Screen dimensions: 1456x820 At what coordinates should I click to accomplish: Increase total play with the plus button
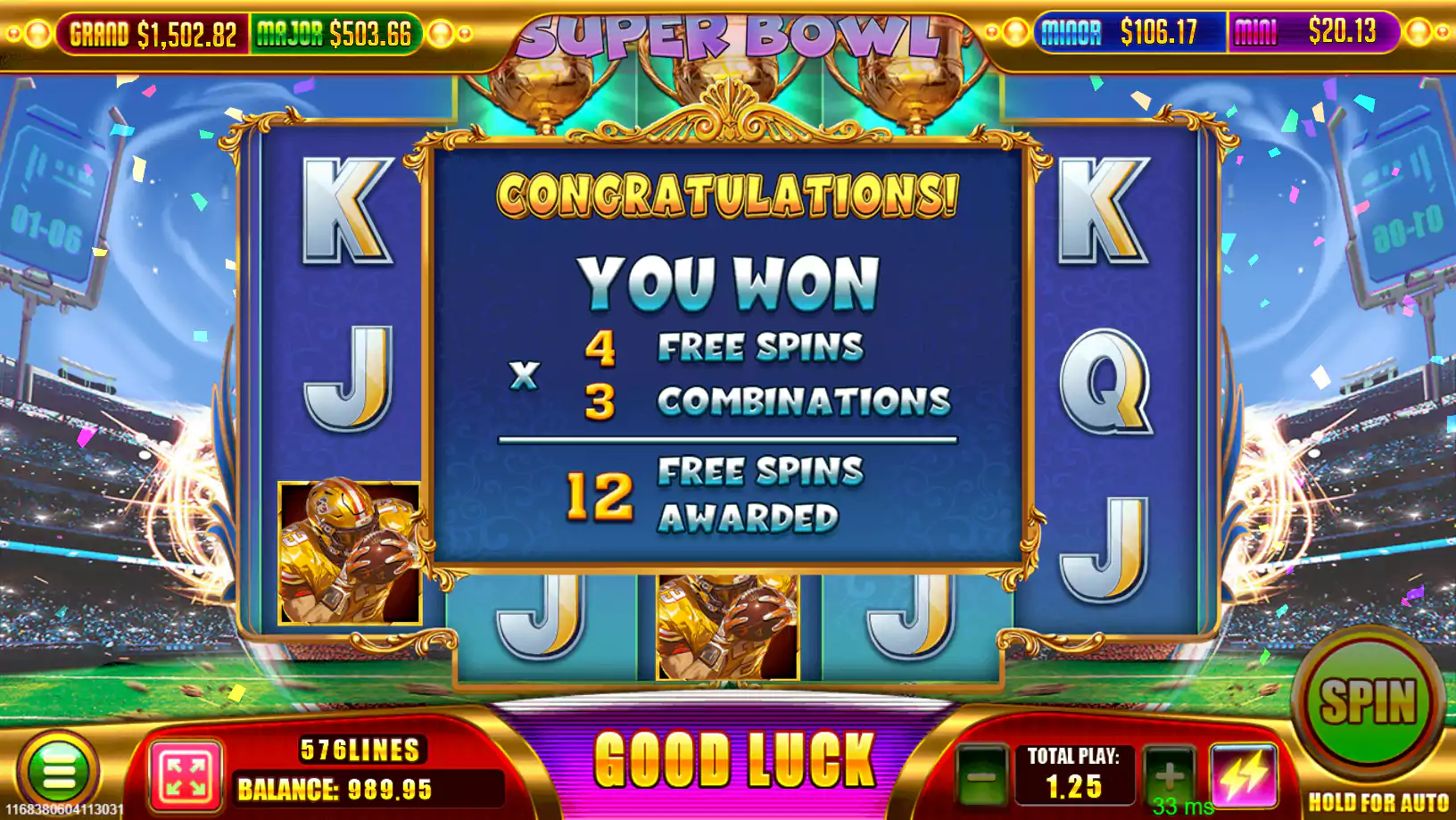(x=1169, y=774)
